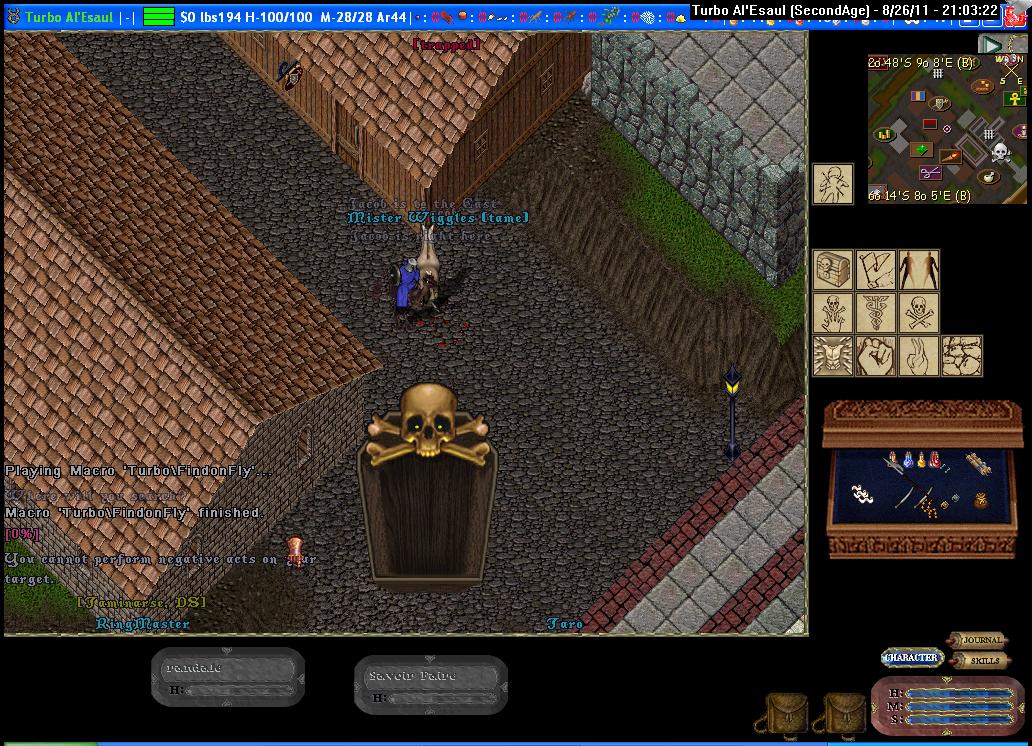Activate the clenched fist ability icon
1032x746 pixels.
coord(876,355)
